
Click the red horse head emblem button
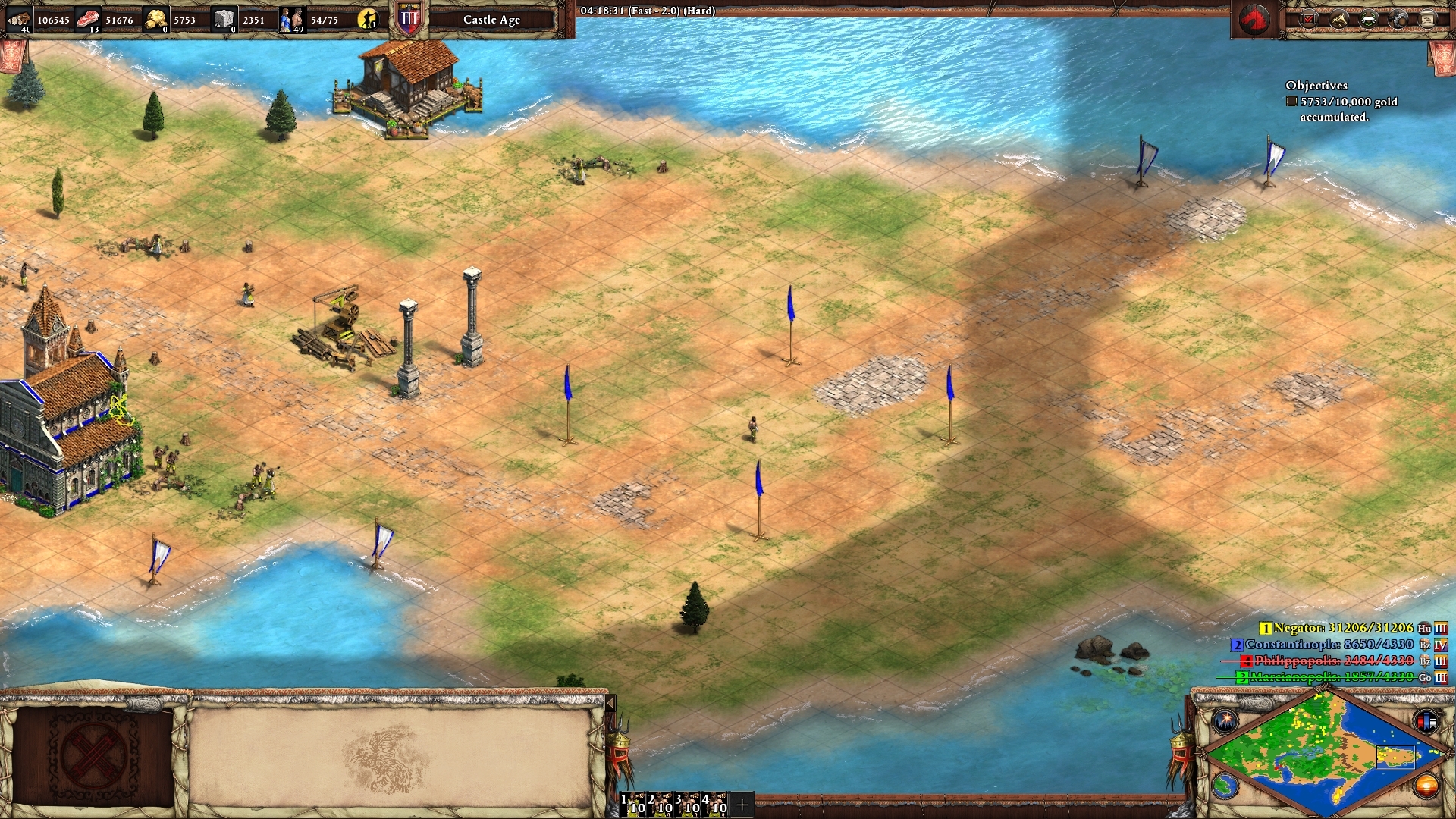click(1254, 20)
